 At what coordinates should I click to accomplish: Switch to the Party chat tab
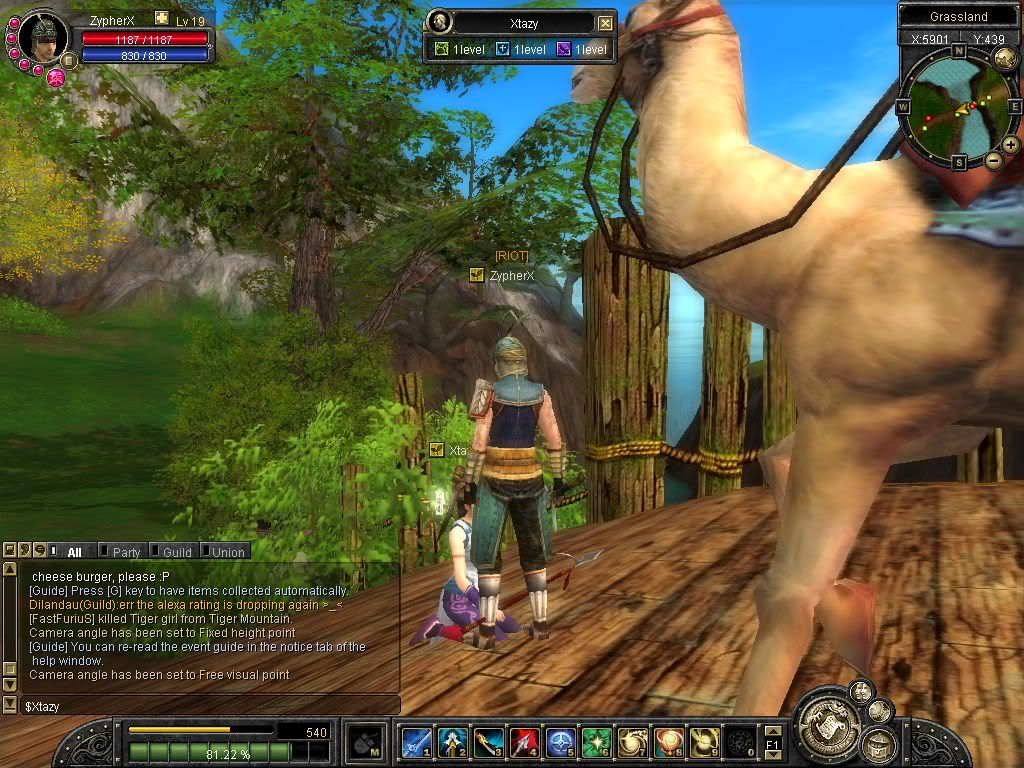coord(125,551)
